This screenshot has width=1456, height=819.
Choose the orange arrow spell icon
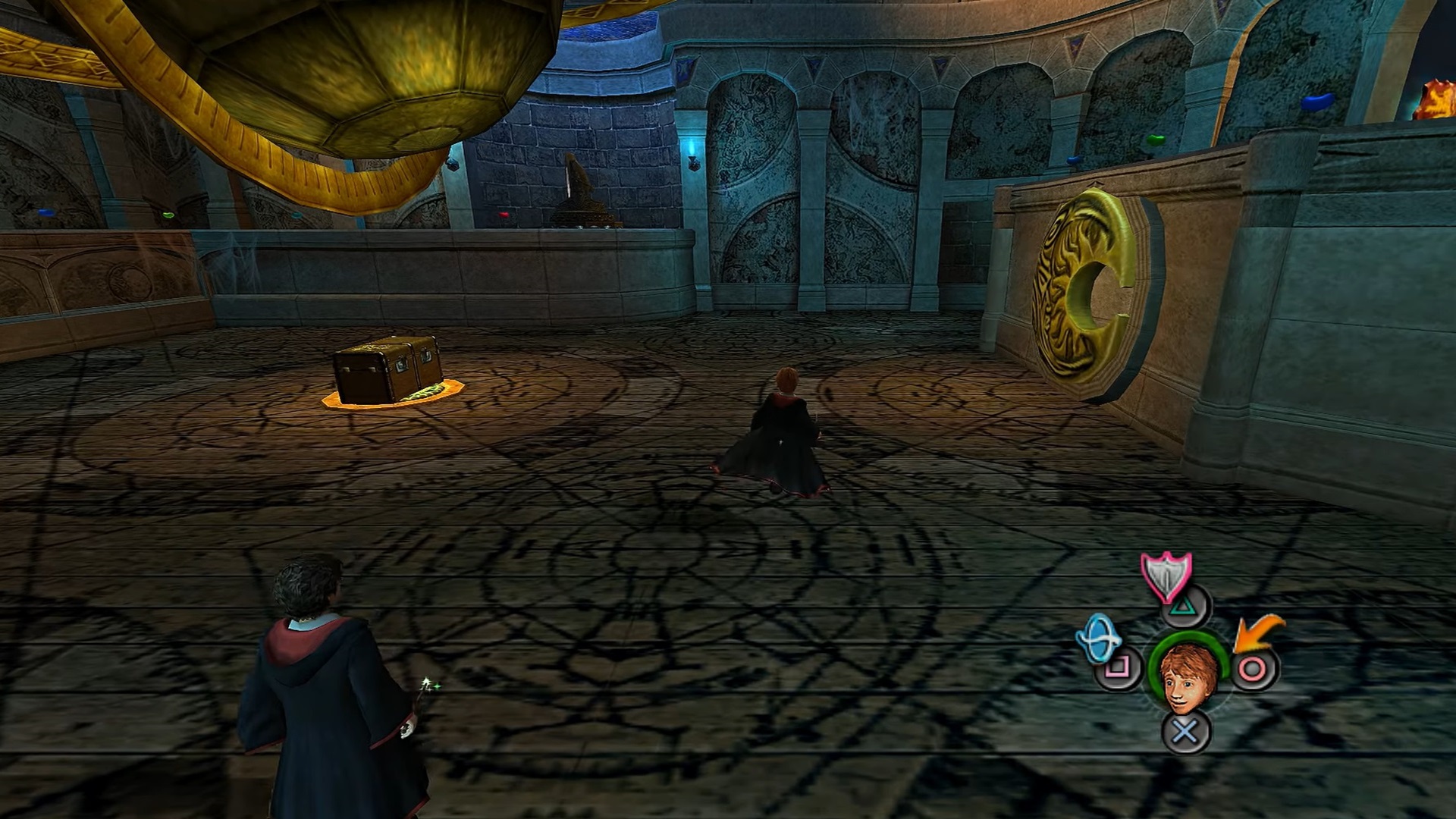tap(1257, 634)
